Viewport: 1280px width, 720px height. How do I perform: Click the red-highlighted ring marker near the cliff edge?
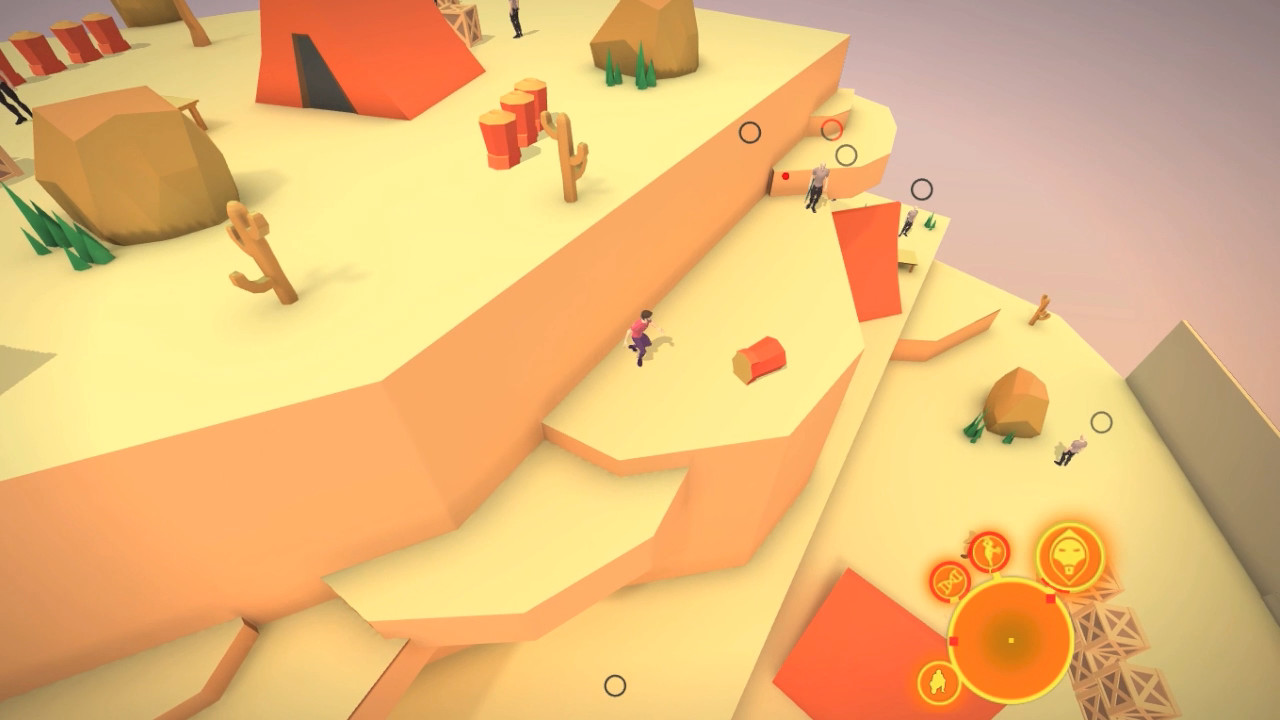pos(832,131)
